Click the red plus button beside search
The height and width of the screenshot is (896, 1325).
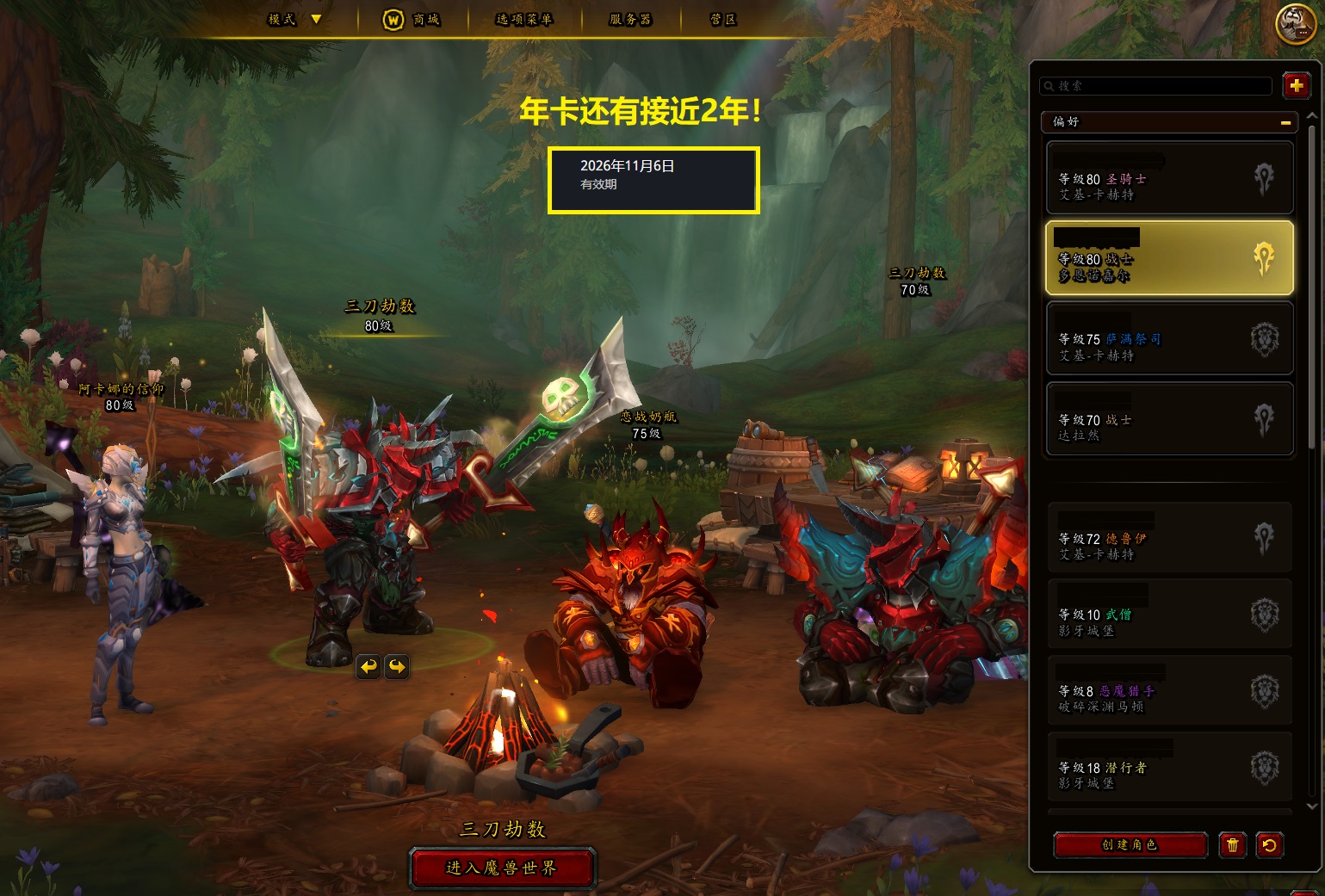point(1296,86)
